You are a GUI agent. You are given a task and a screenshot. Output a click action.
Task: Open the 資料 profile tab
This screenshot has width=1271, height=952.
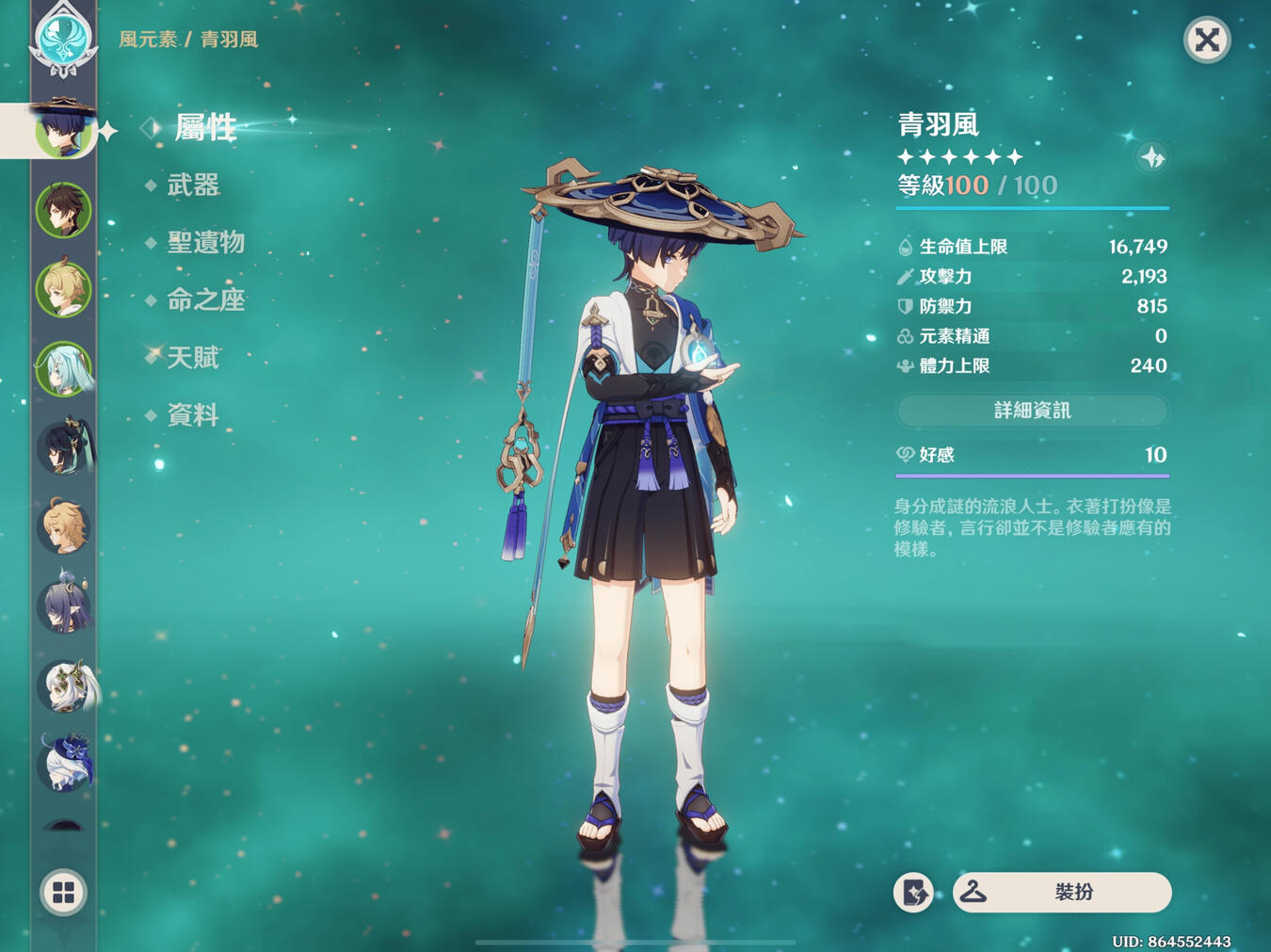click(x=193, y=415)
